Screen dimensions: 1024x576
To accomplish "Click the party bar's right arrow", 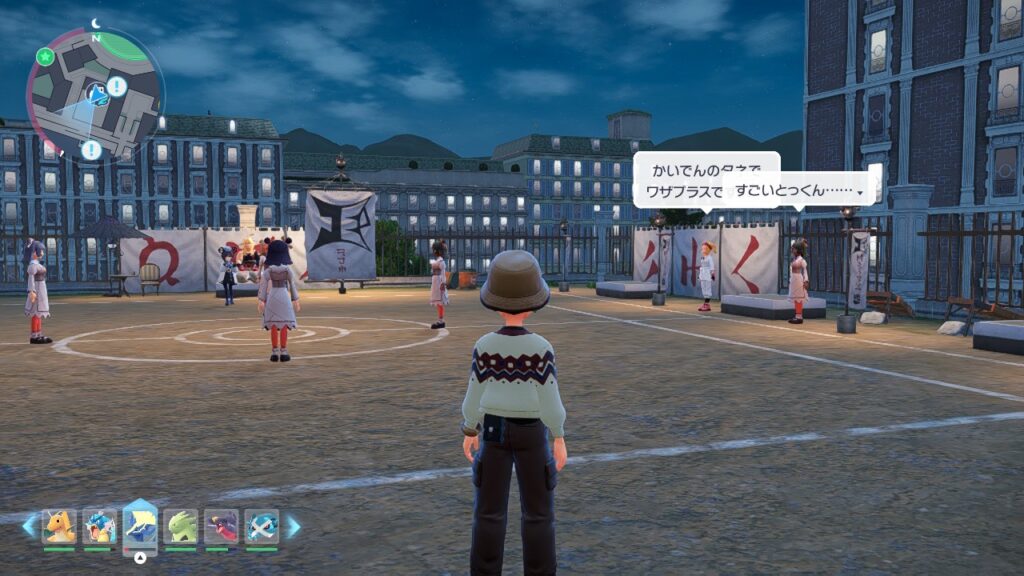I will [293, 526].
